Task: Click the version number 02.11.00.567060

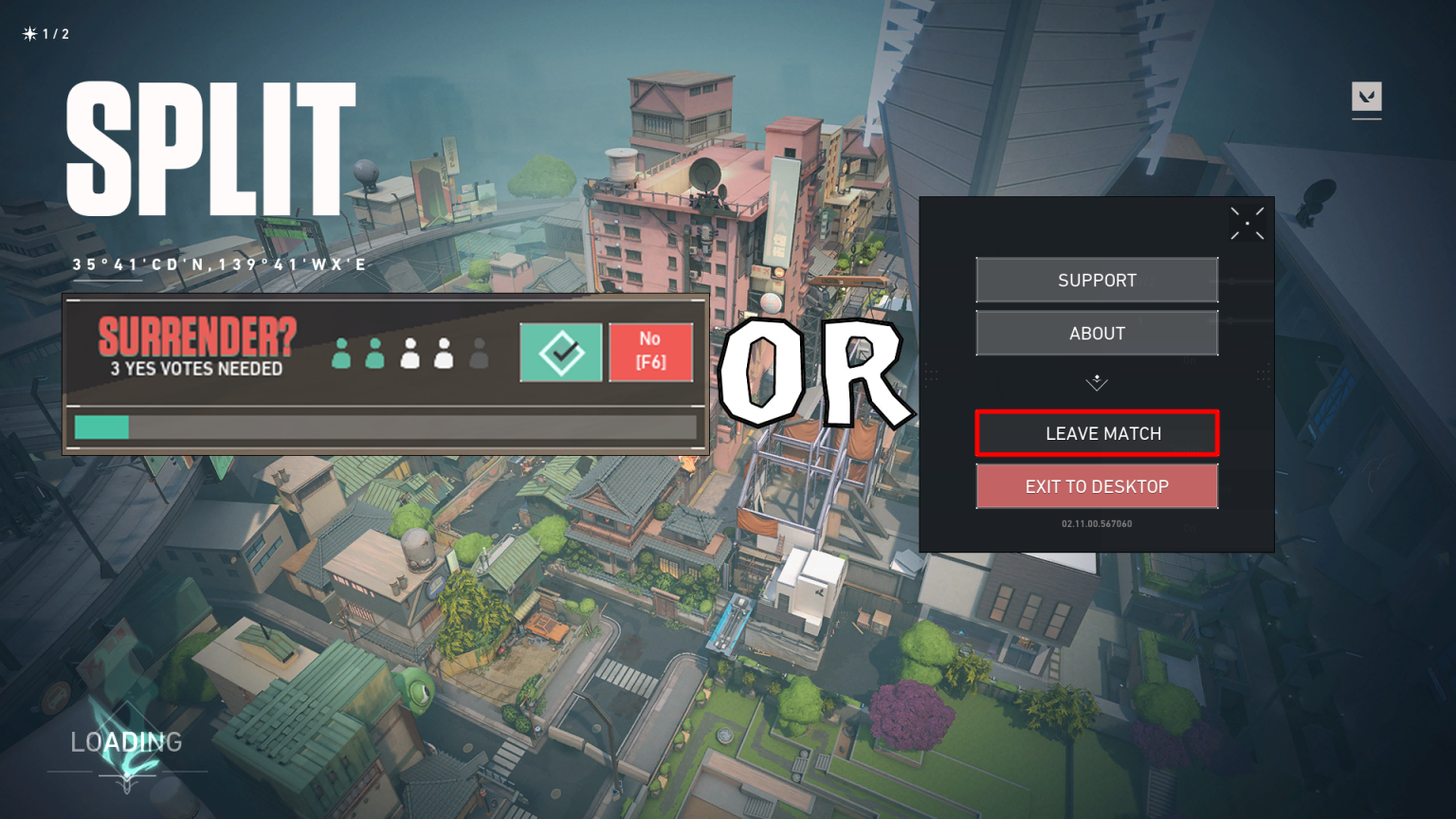Action: pos(1097,523)
